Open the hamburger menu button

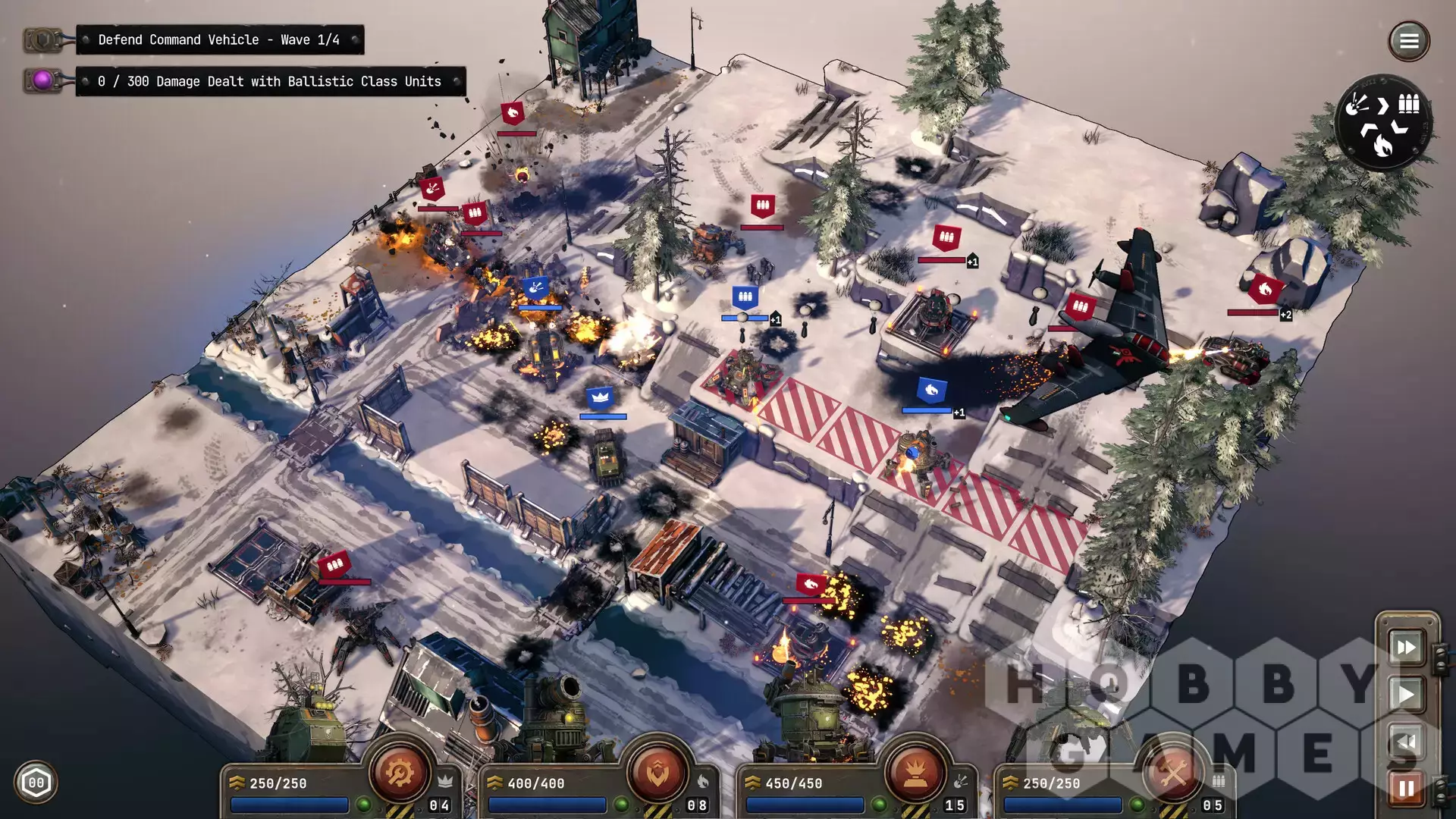click(x=1408, y=41)
